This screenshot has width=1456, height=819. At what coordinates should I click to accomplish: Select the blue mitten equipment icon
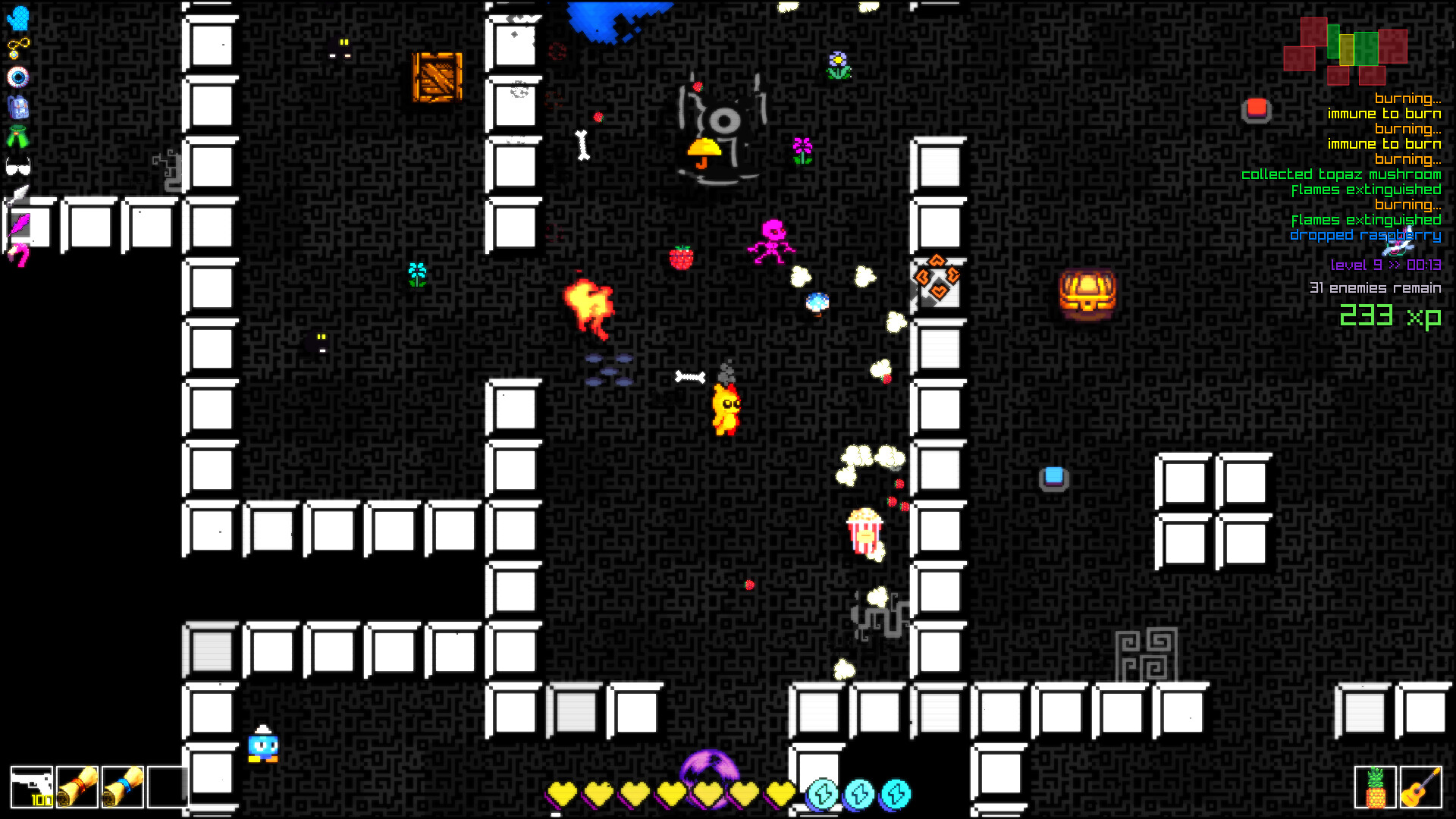[17, 19]
